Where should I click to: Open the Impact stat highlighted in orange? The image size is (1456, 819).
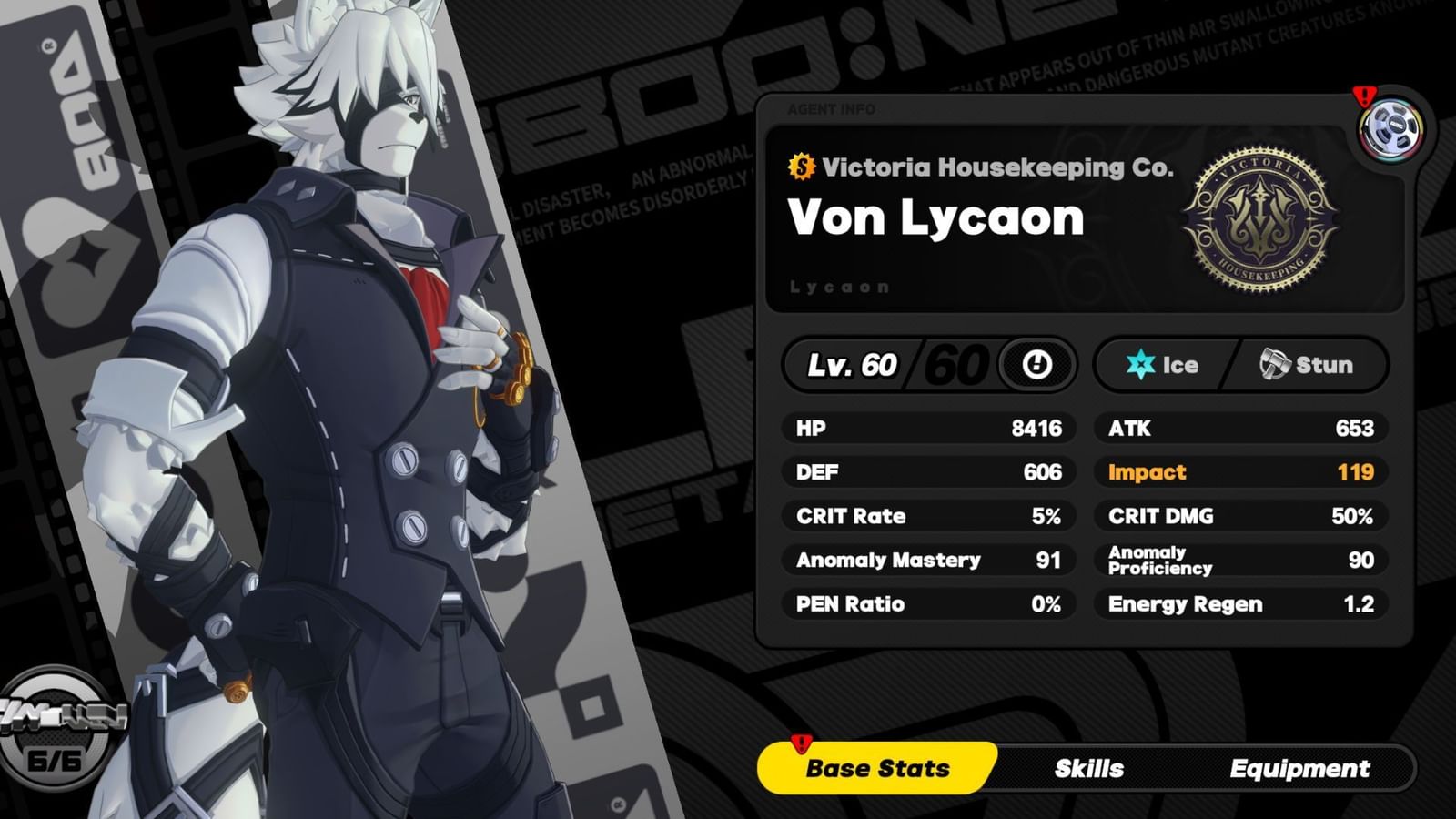coord(1239,472)
